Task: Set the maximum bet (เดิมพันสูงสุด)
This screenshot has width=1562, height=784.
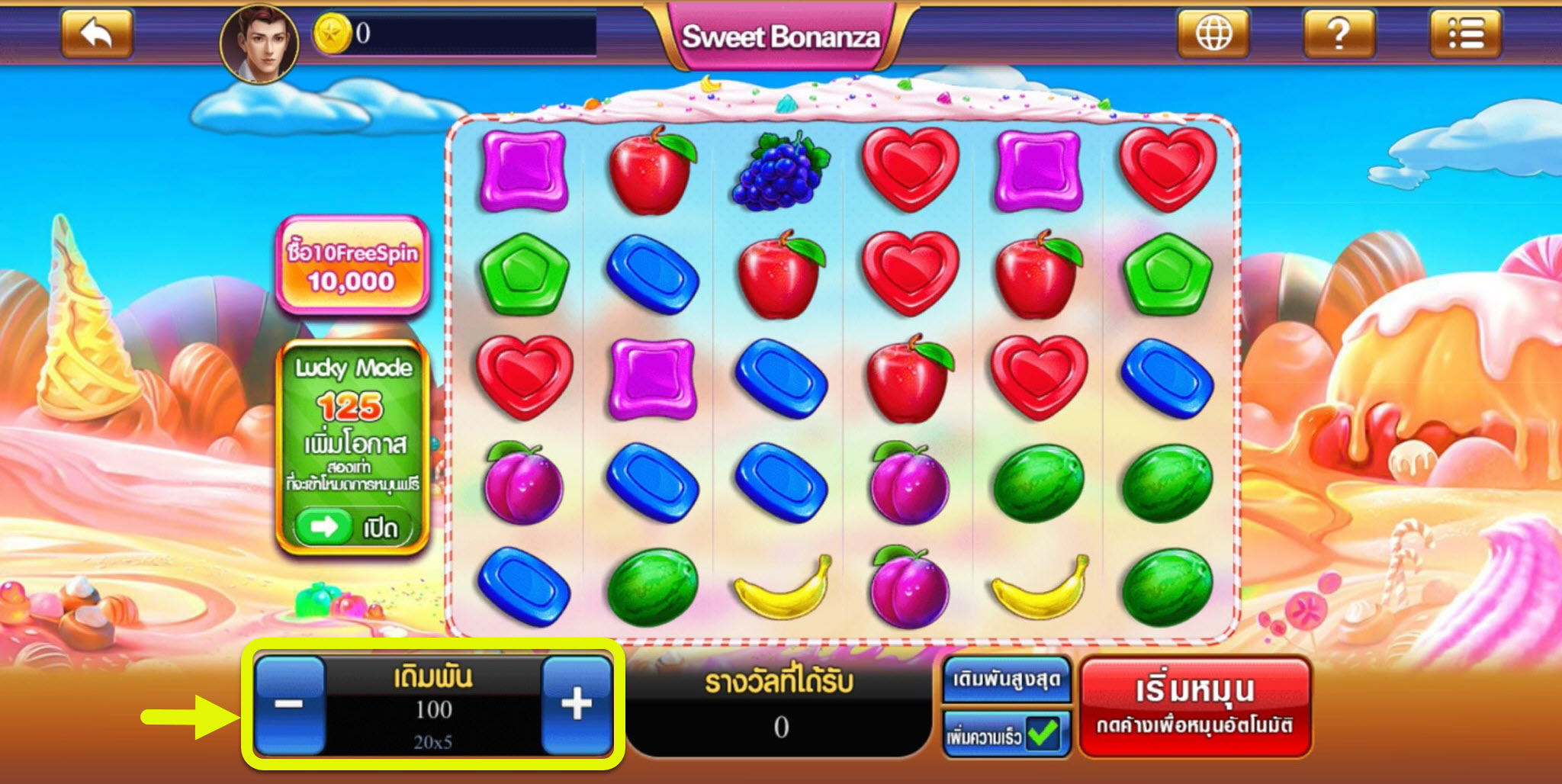Action: (1006, 680)
